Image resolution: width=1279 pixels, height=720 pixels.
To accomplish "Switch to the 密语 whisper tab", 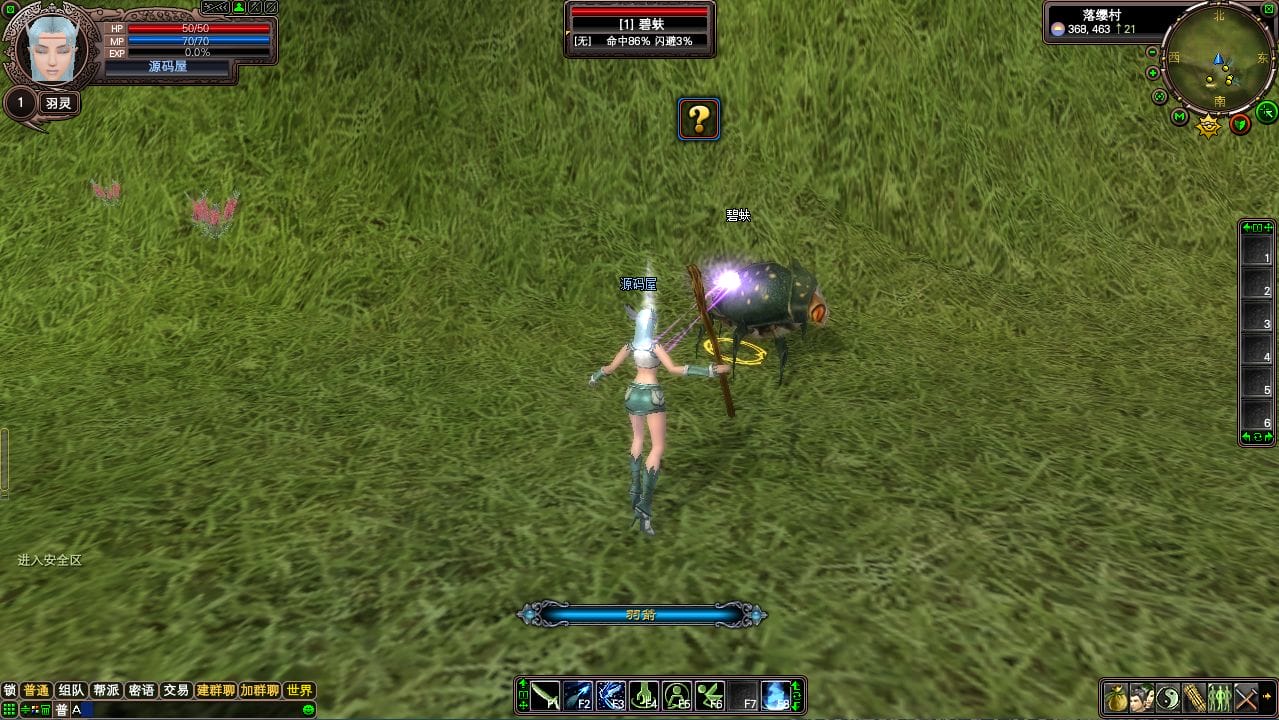I will [141, 691].
